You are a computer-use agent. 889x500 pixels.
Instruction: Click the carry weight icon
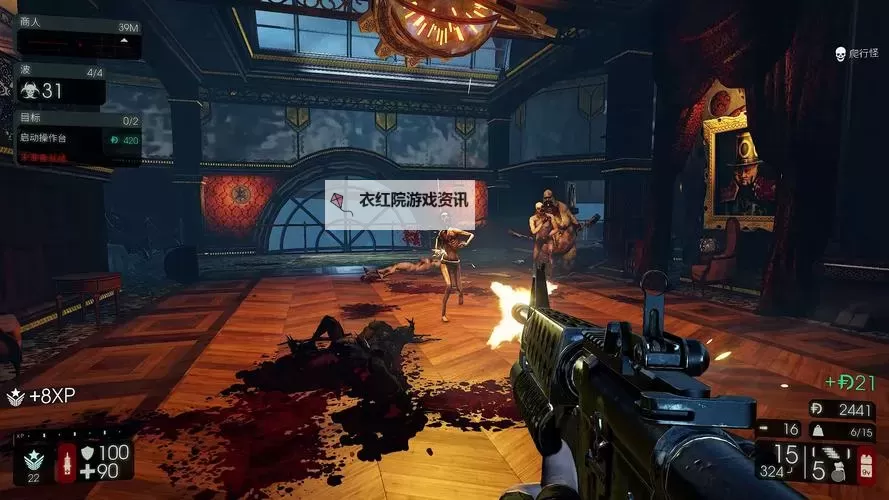pos(816,430)
